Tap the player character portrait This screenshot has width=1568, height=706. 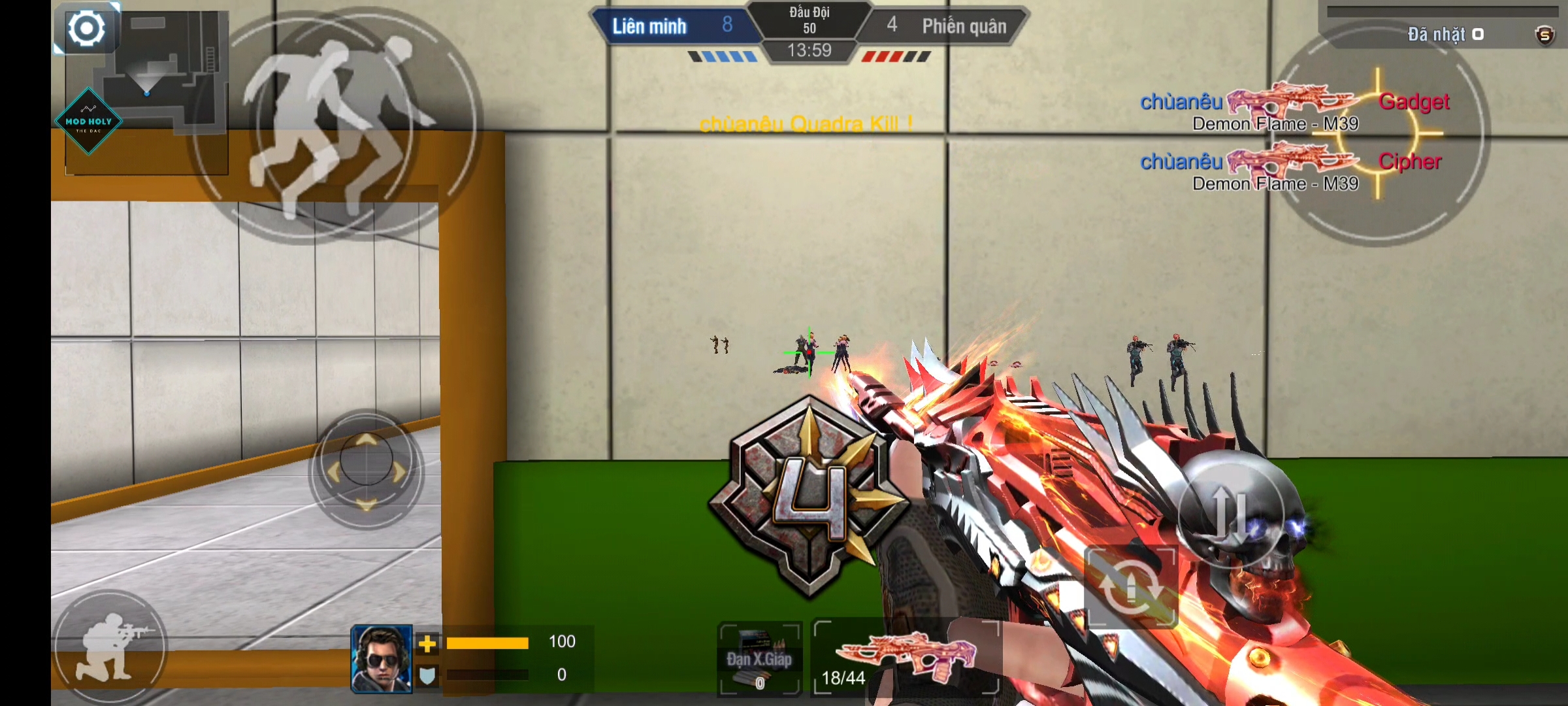[382, 658]
